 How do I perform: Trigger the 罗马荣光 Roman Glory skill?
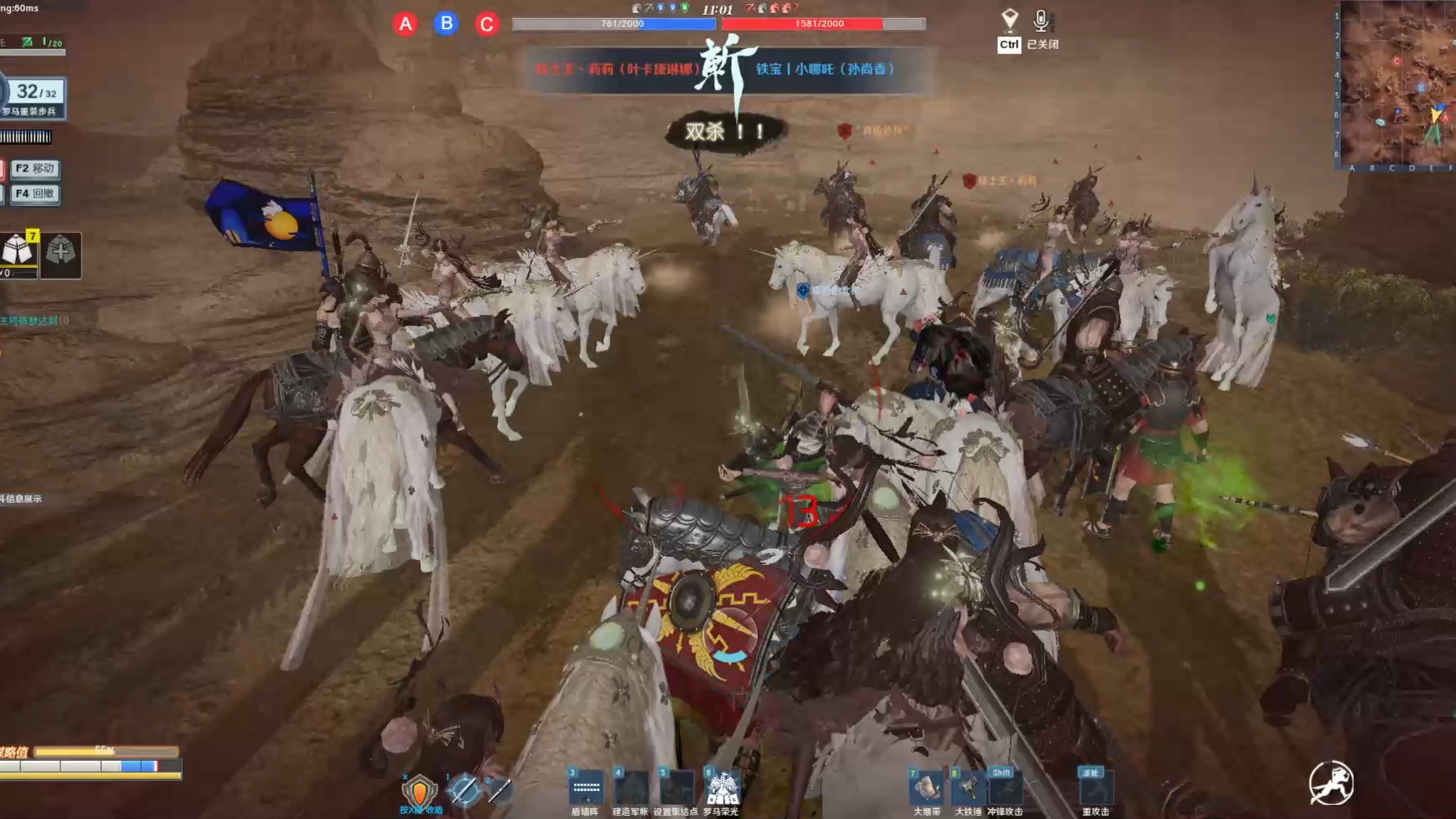(x=721, y=789)
